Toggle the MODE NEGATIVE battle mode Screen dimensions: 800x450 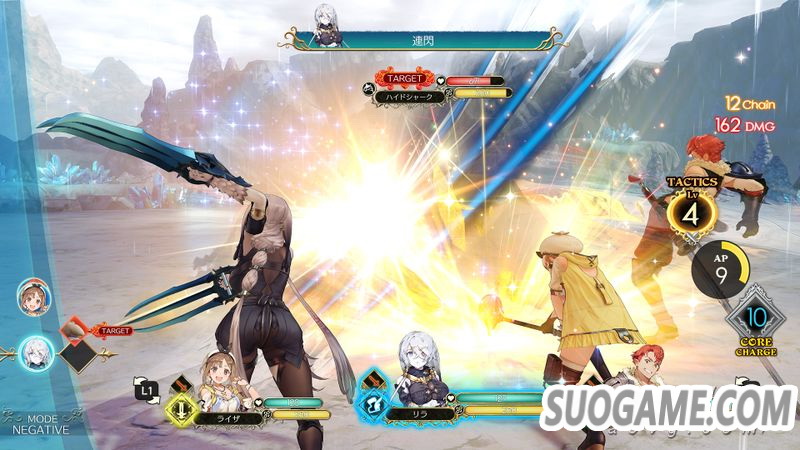(x=38, y=423)
